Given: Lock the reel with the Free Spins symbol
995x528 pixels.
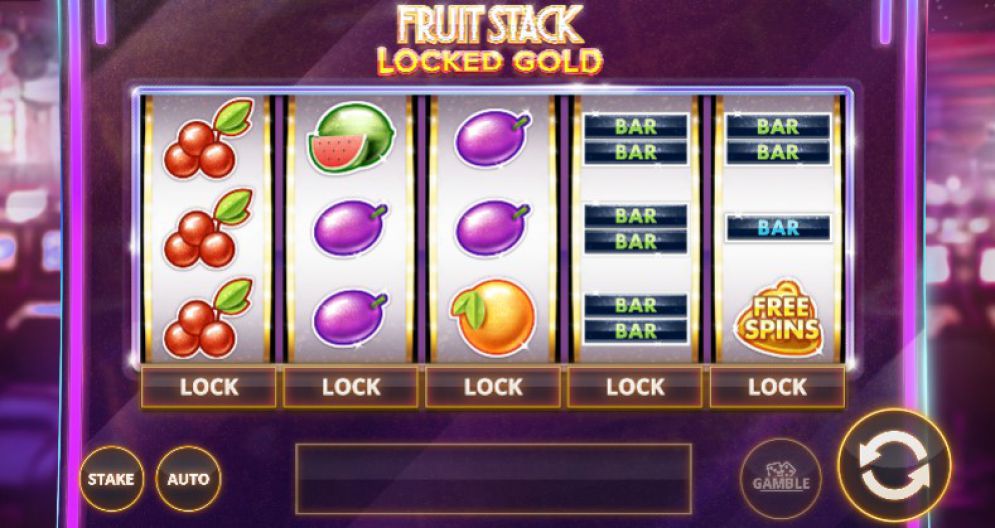Looking at the screenshot, I should (x=777, y=387).
